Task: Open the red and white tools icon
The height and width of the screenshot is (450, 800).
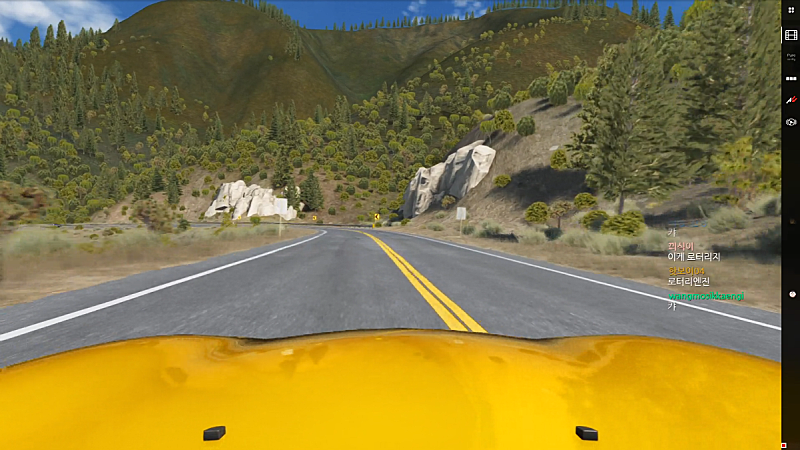Action: 790,100
